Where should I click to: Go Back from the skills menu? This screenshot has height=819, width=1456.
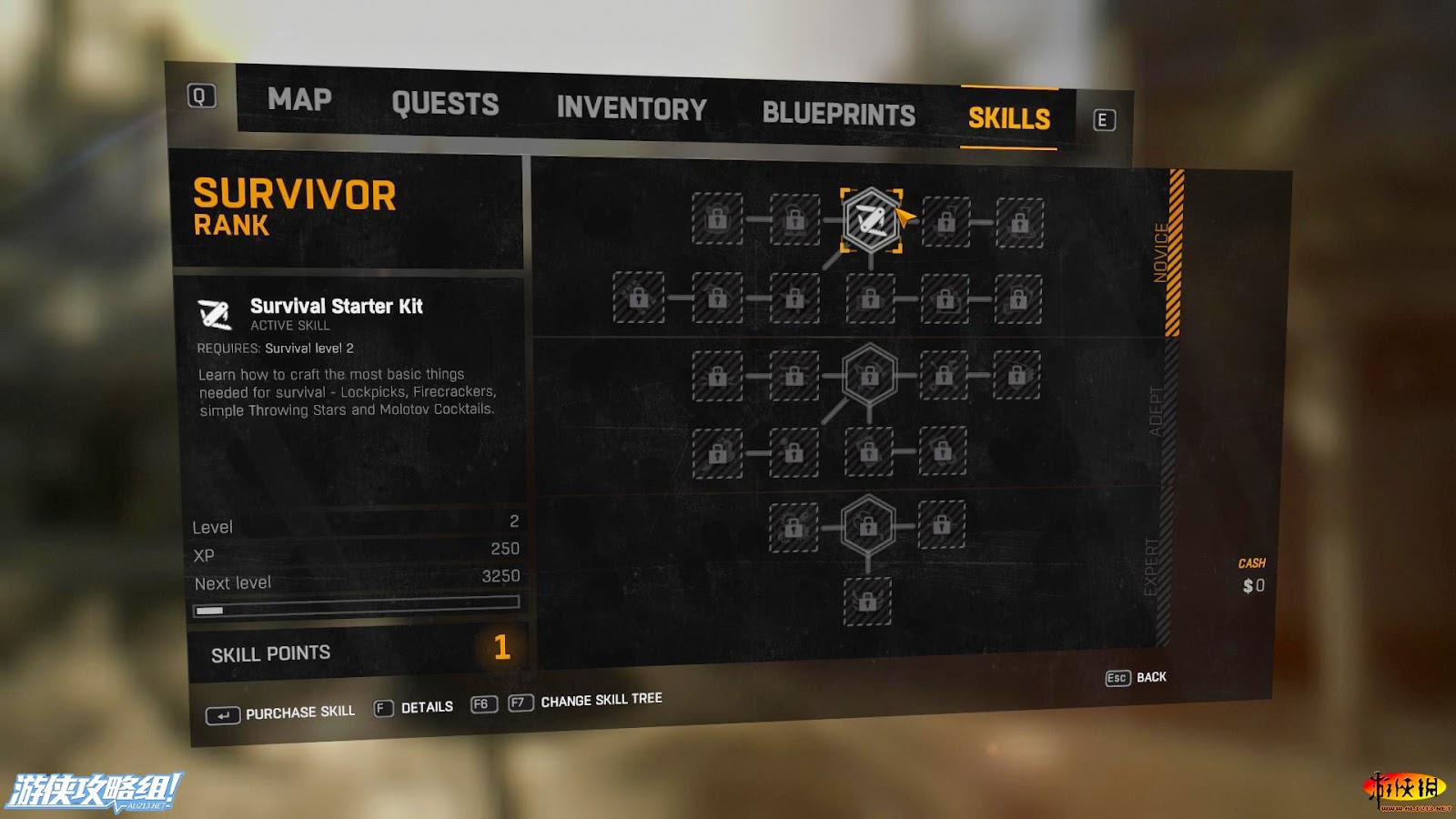point(1137,678)
